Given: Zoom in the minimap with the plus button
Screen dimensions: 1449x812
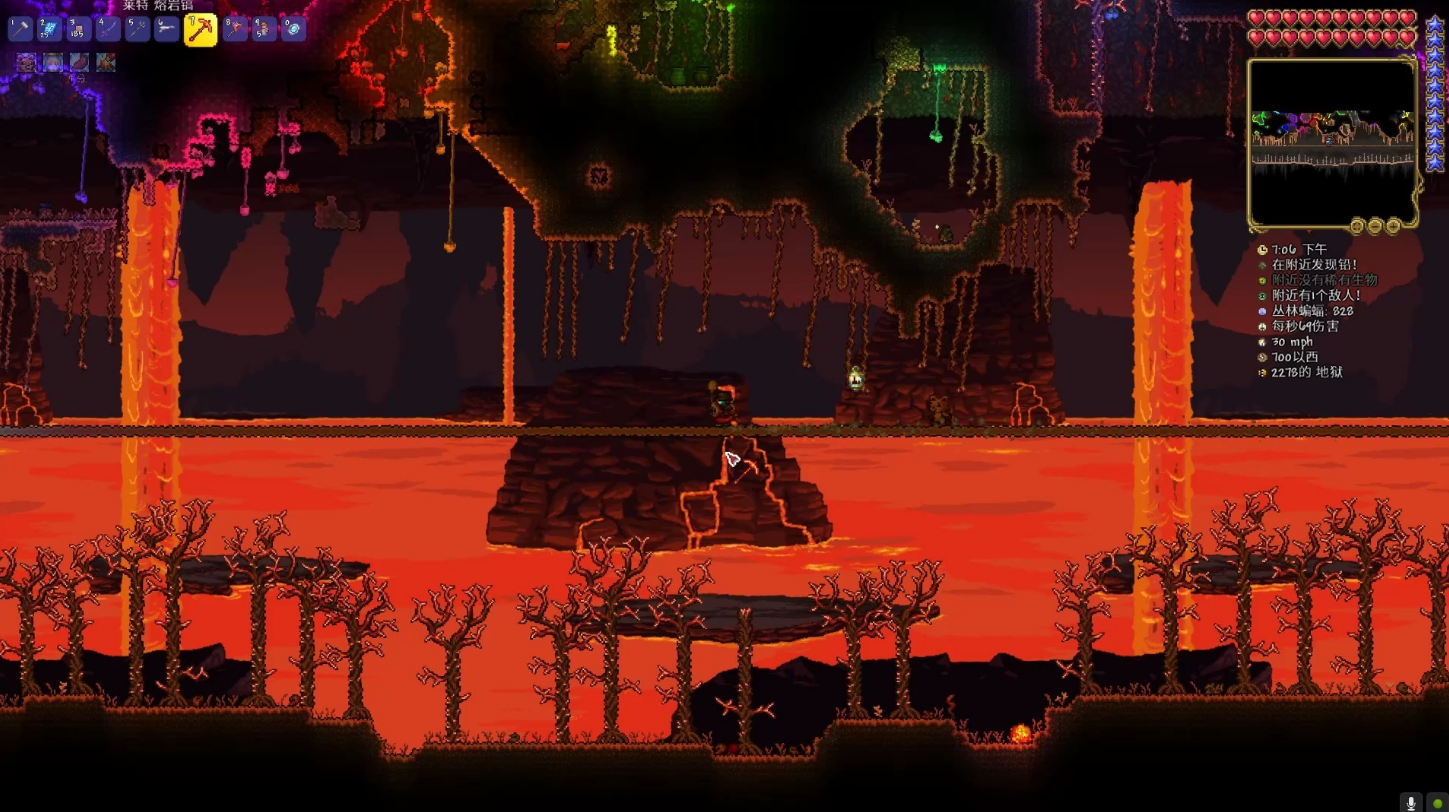Looking at the screenshot, I should point(1393,227).
